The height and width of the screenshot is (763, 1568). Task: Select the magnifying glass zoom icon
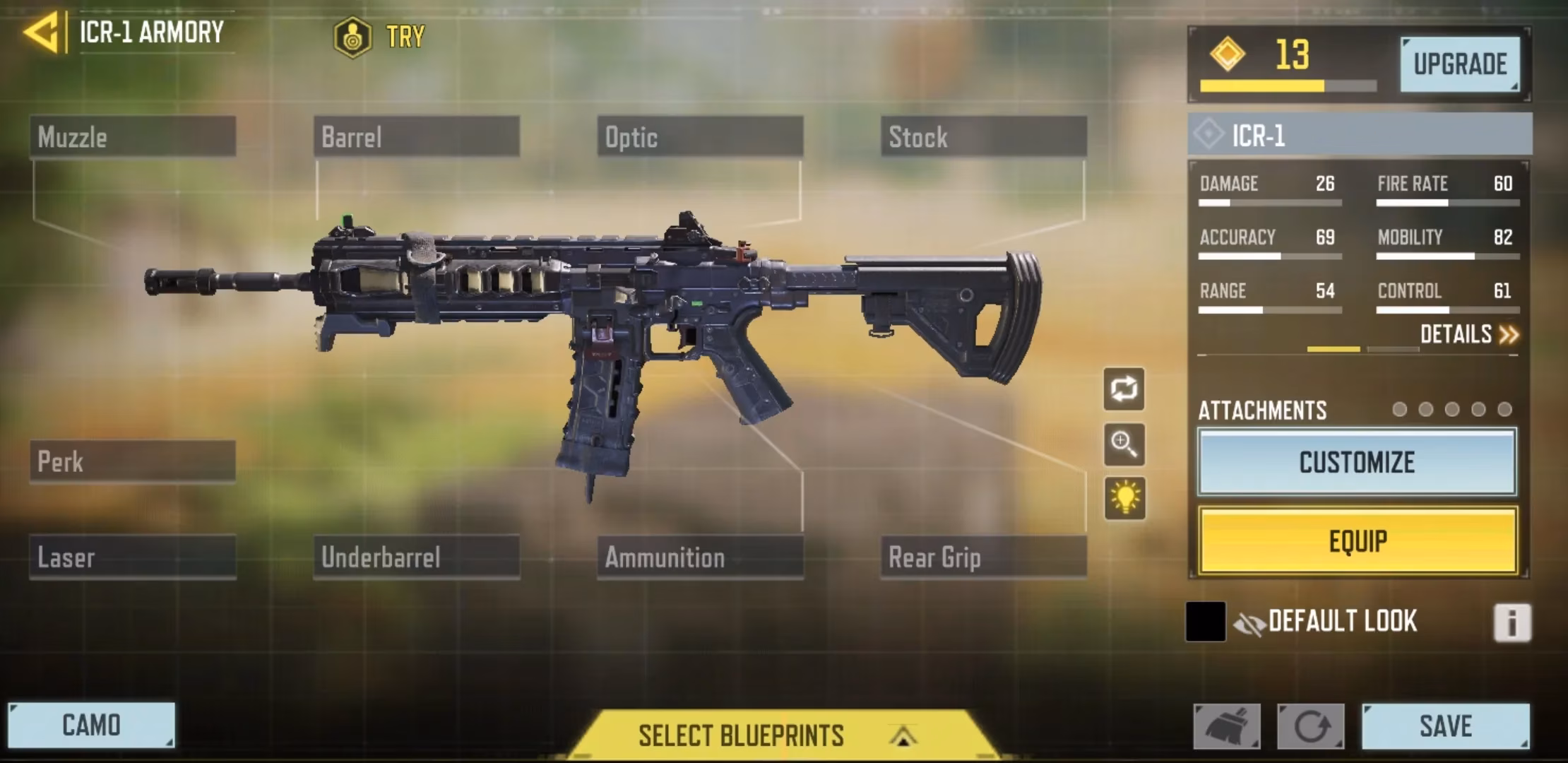point(1124,444)
